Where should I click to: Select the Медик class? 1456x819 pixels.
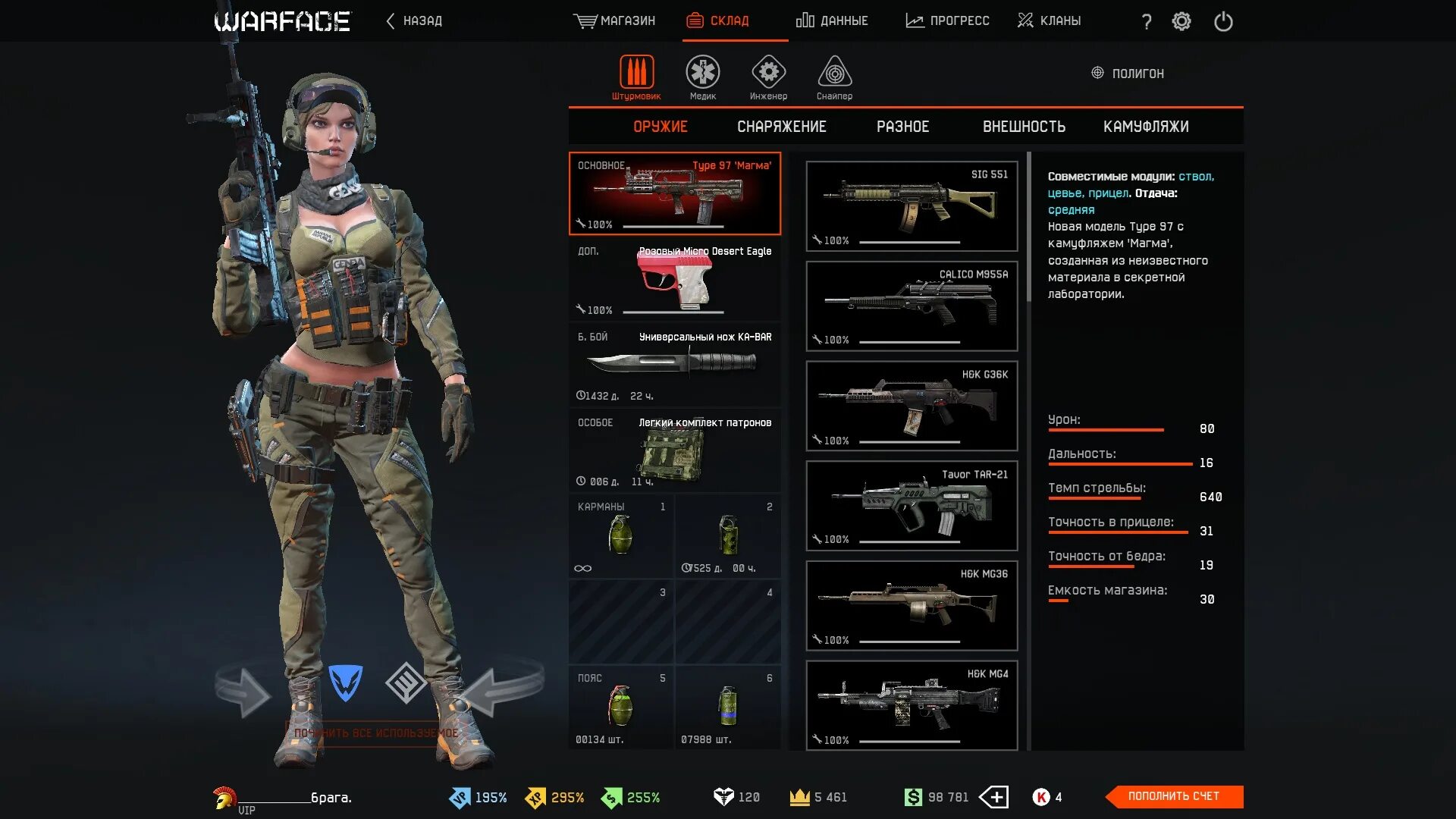(x=703, y=77)
